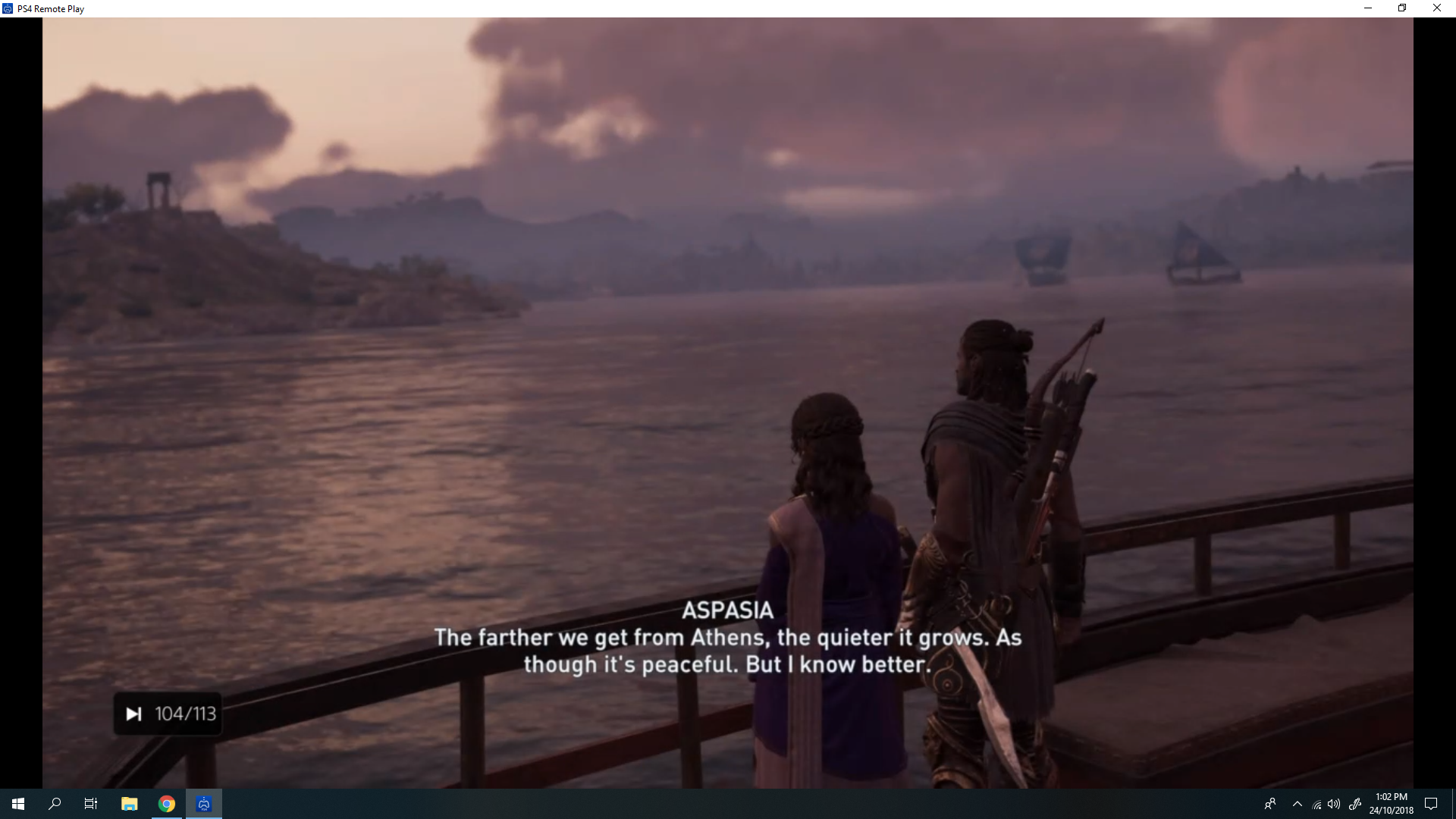Open Task View from the taskbar
Image resolution: width=1456 pixels, height=819 pixels.
[x=90, y=803]
